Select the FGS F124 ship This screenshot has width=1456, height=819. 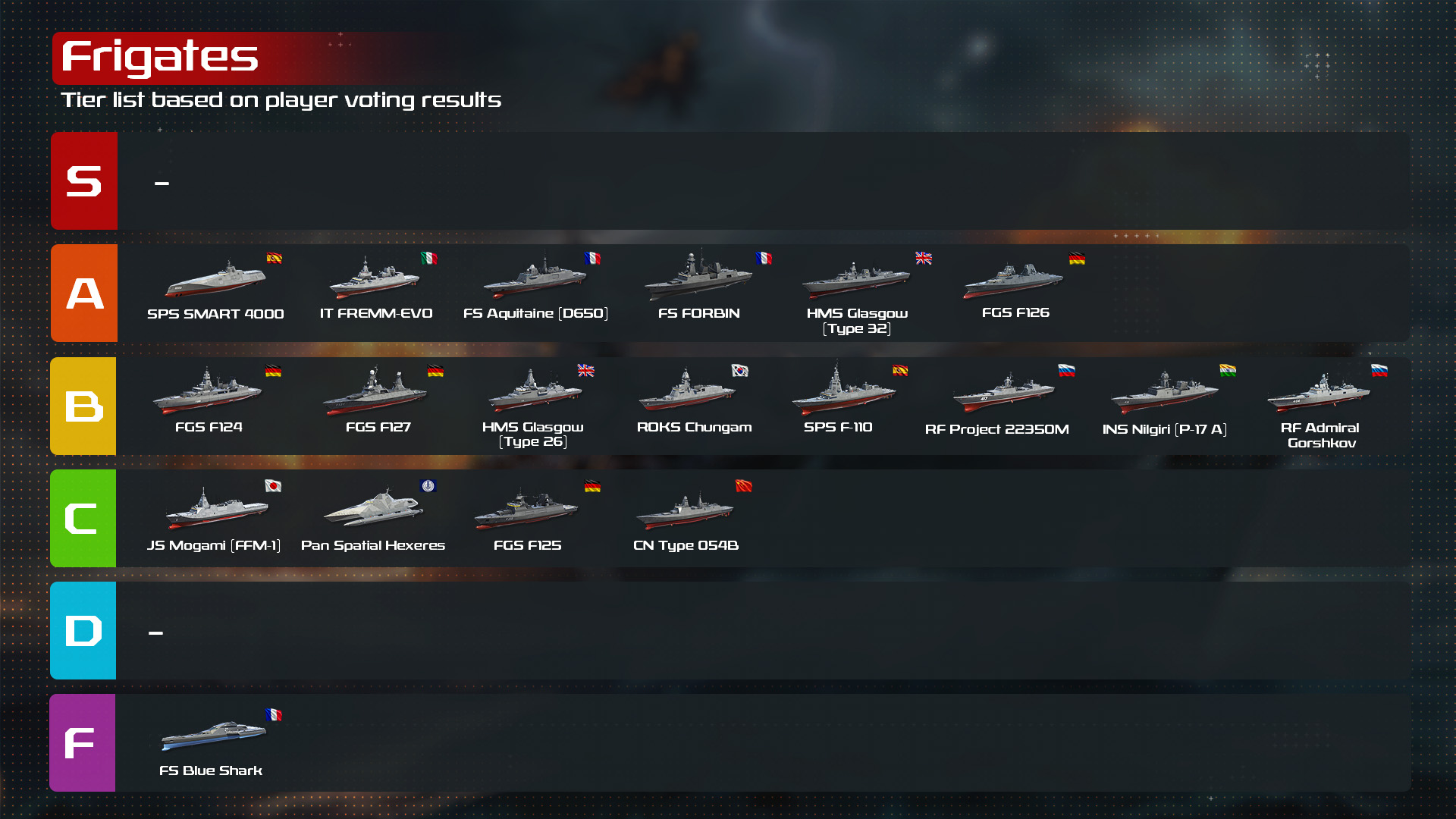click(208, 393)
